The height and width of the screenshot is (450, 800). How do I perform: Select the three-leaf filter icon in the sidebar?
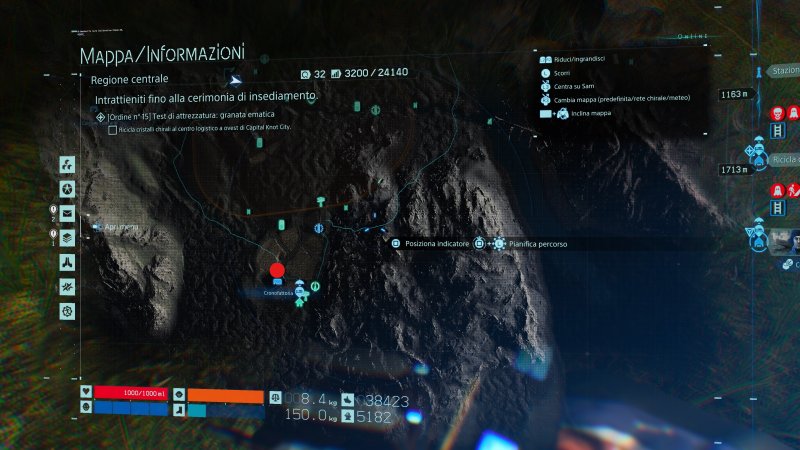click(67, 164)
